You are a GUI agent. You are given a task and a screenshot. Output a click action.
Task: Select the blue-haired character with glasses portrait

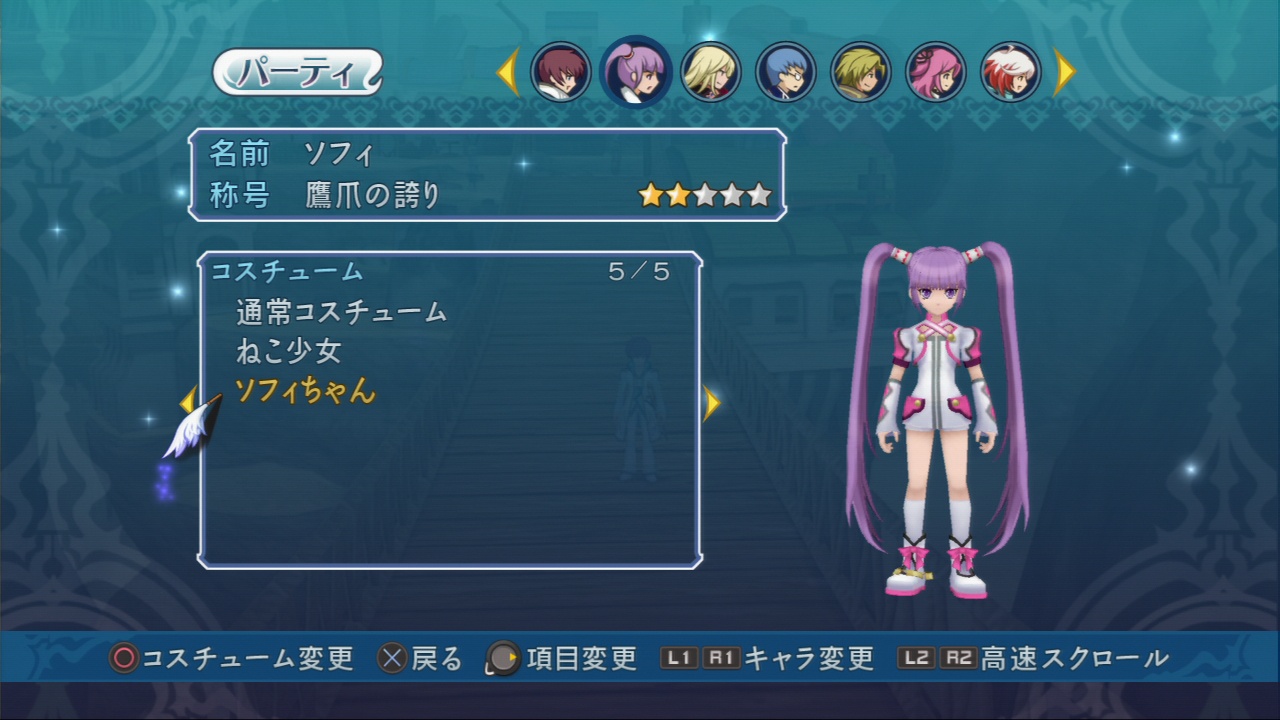(x=787, y=72)
